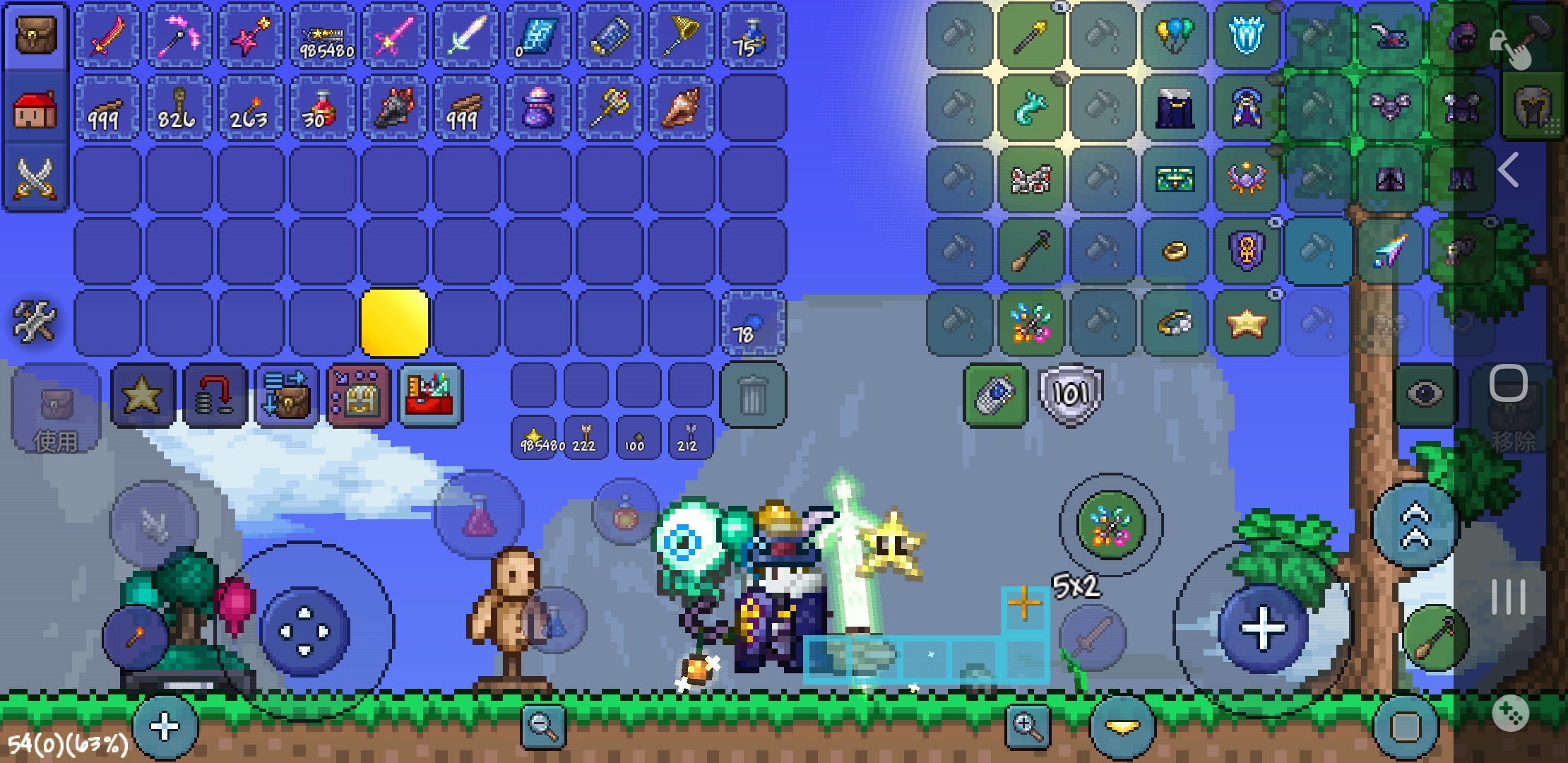Toggle the favorite star button
The image size is (1568, 763).
pyautogui.click(x=142, y=395)
